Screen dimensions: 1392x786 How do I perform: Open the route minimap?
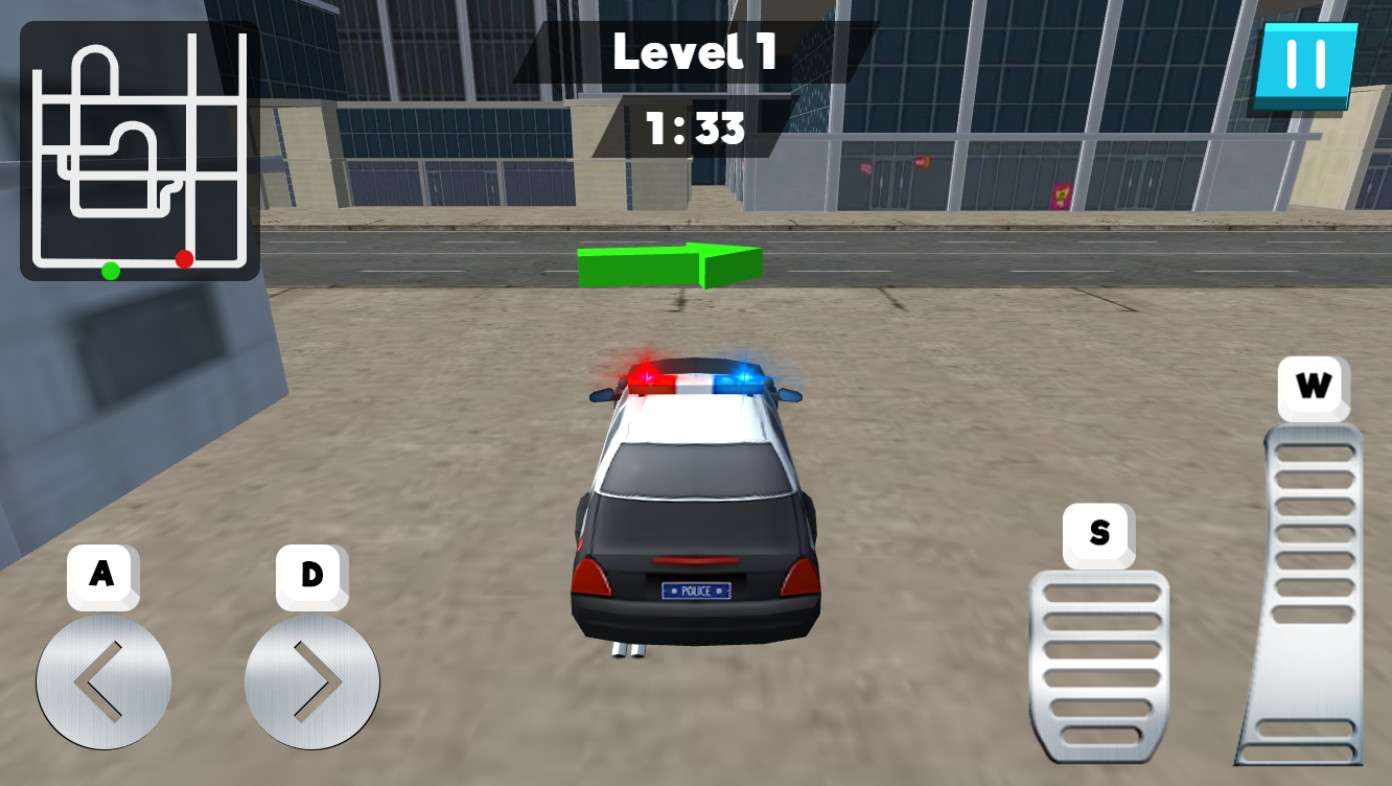[x=140, y=151]
